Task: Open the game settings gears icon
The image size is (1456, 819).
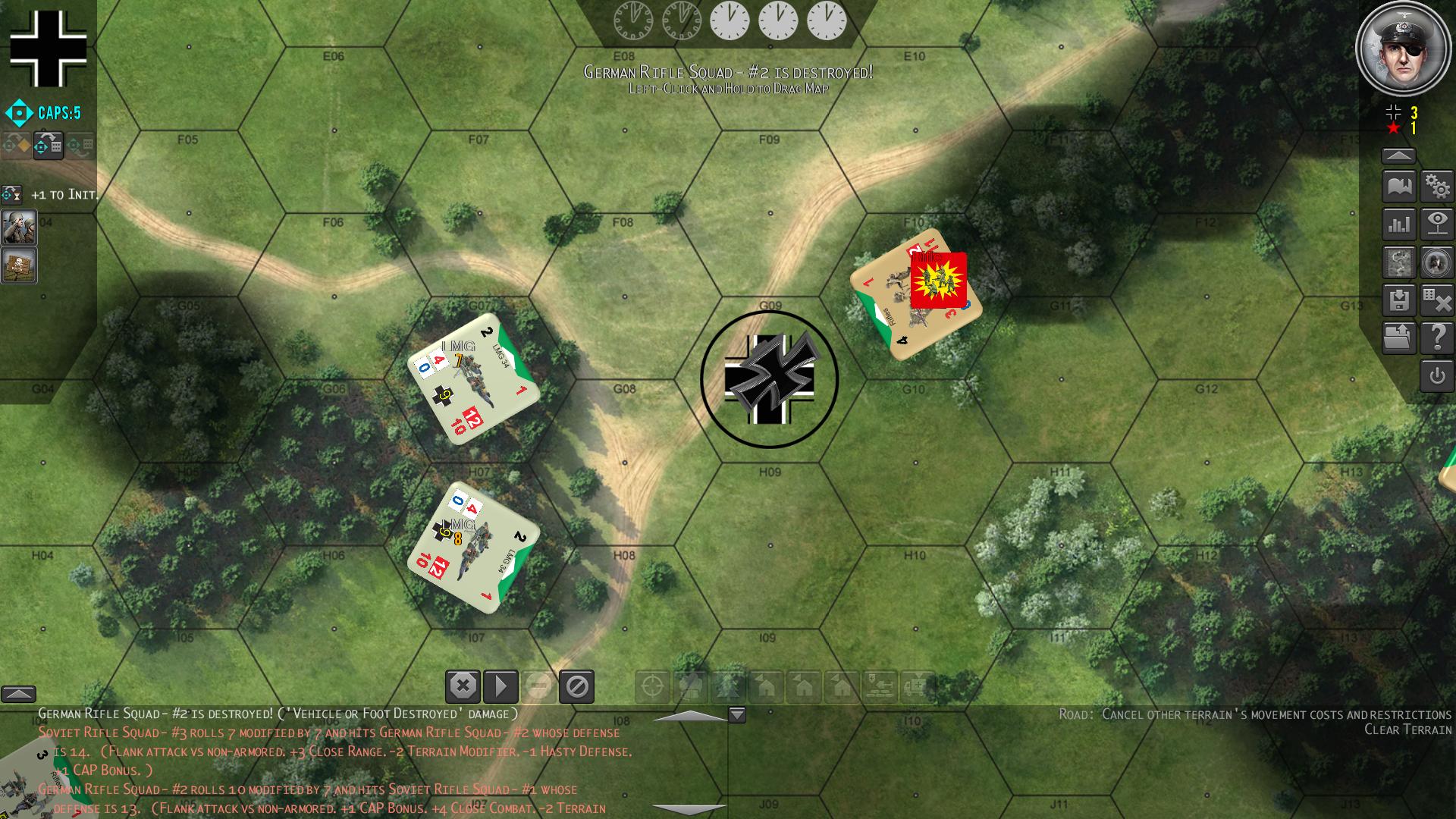Action: 1437,186
